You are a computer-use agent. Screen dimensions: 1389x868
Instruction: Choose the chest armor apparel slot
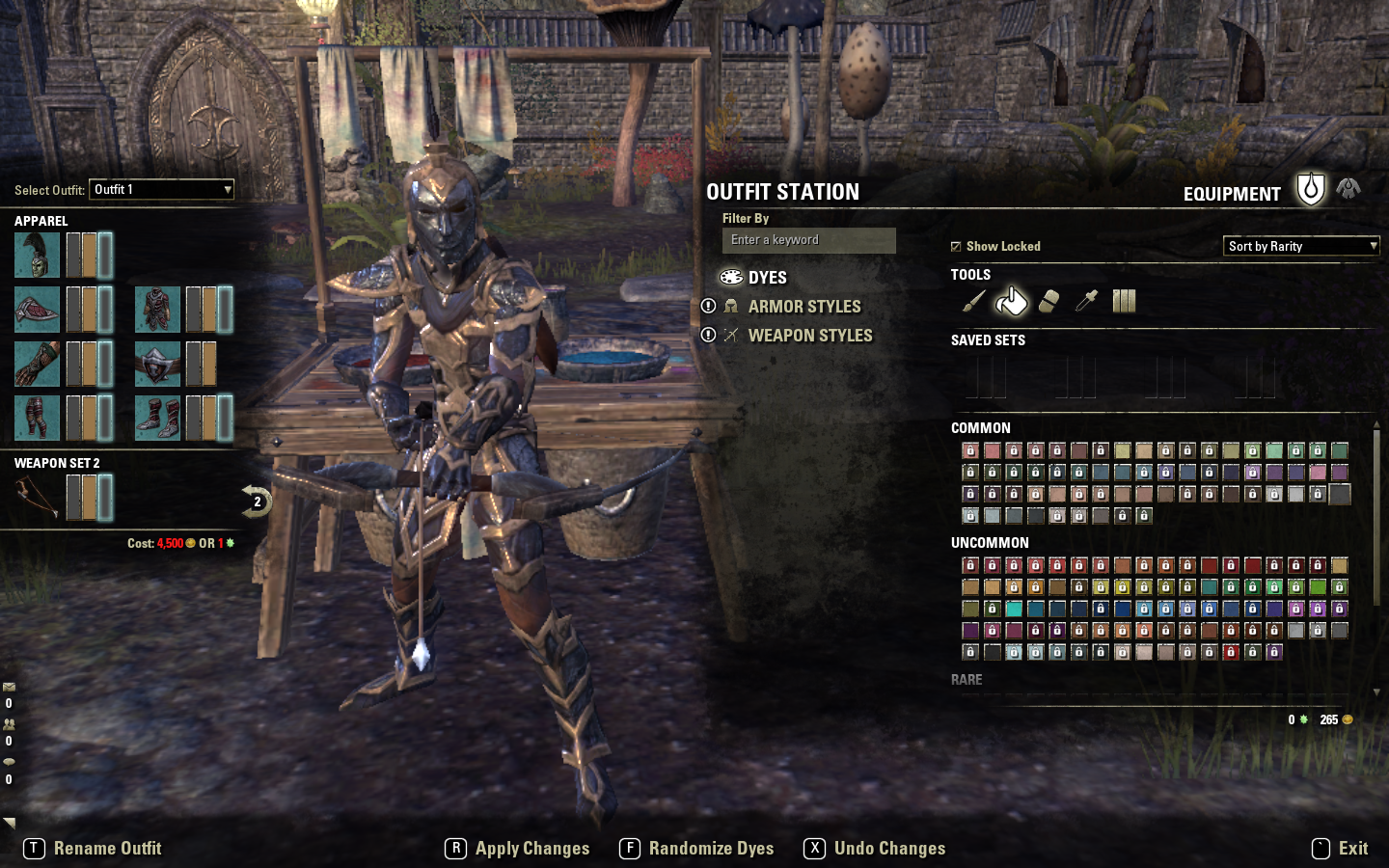(157, 310)
